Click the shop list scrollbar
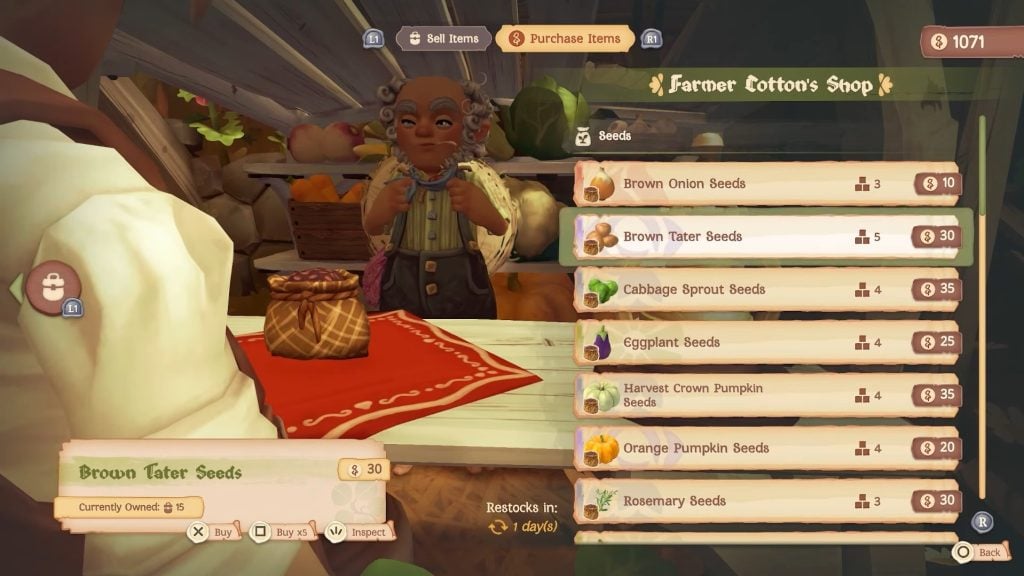This screenshot has height=576, width=1024. (982, 300)
